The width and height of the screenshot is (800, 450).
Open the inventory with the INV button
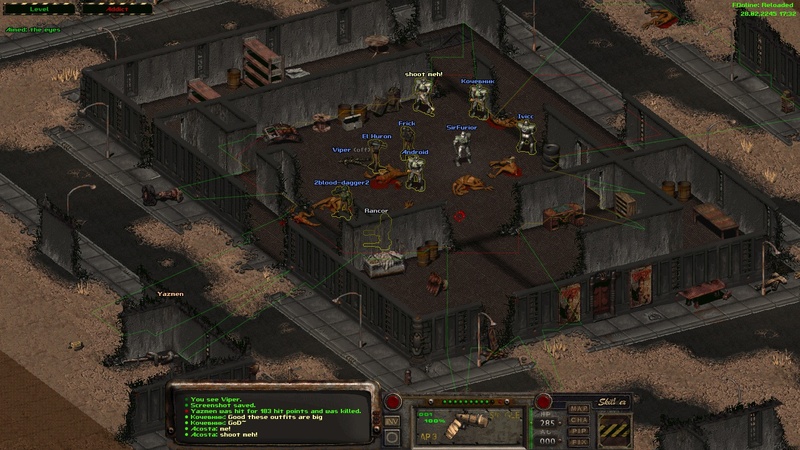coord(392,421)
